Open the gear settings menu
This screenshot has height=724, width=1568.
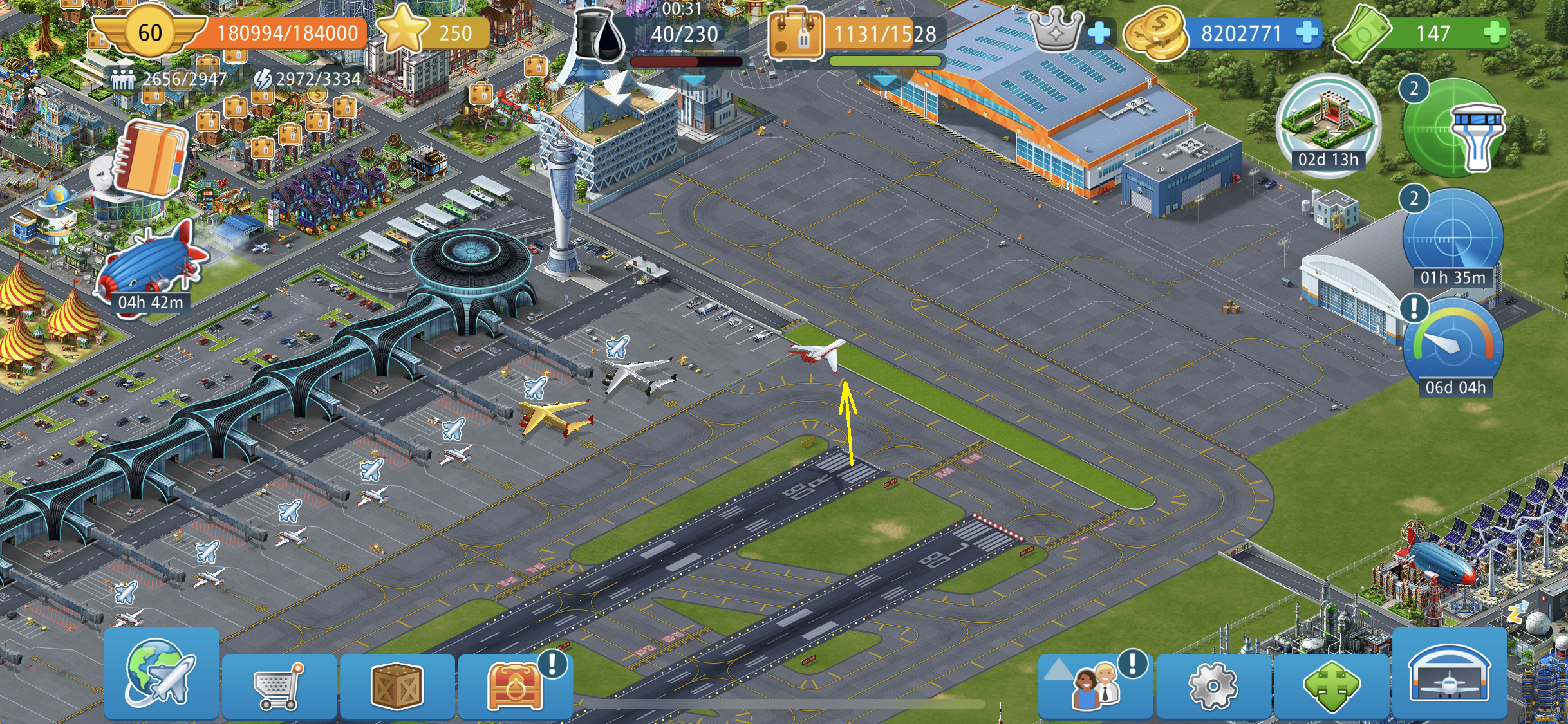coord(1213,686)
